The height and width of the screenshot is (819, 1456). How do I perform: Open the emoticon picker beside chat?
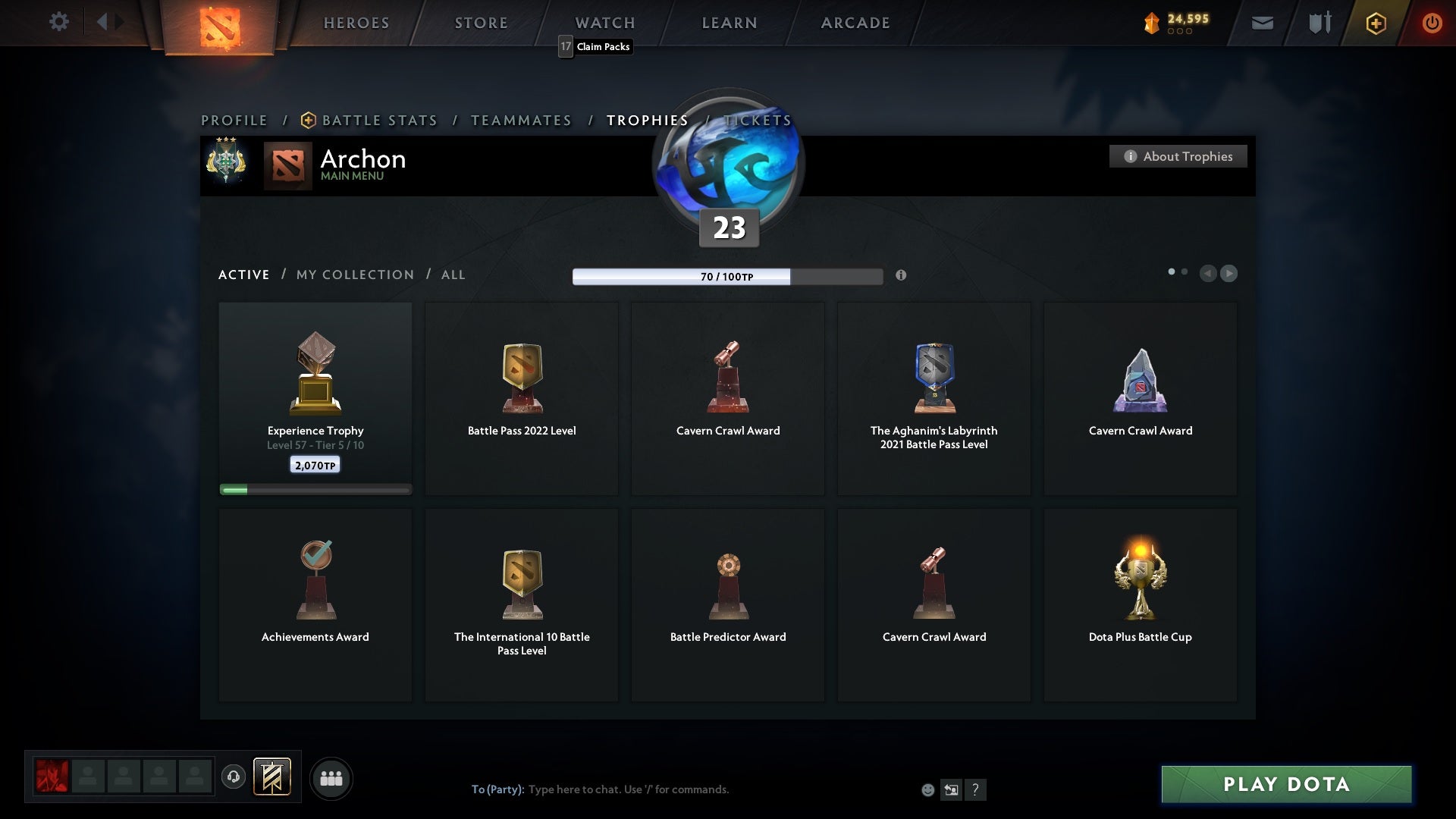point(928,789)
